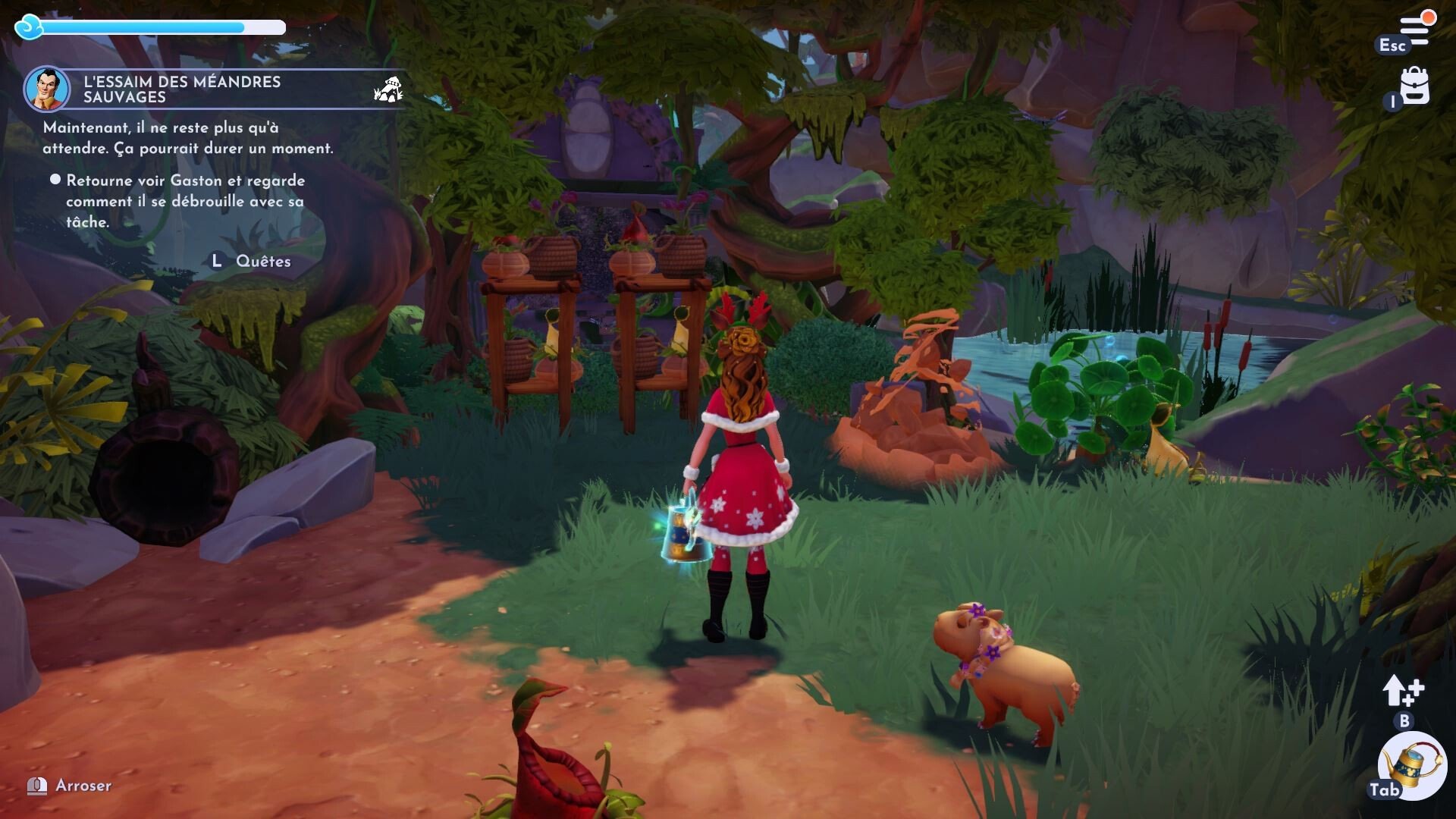Open the Quêtes quest log
Screen dimensions: 1456x819
262,261
